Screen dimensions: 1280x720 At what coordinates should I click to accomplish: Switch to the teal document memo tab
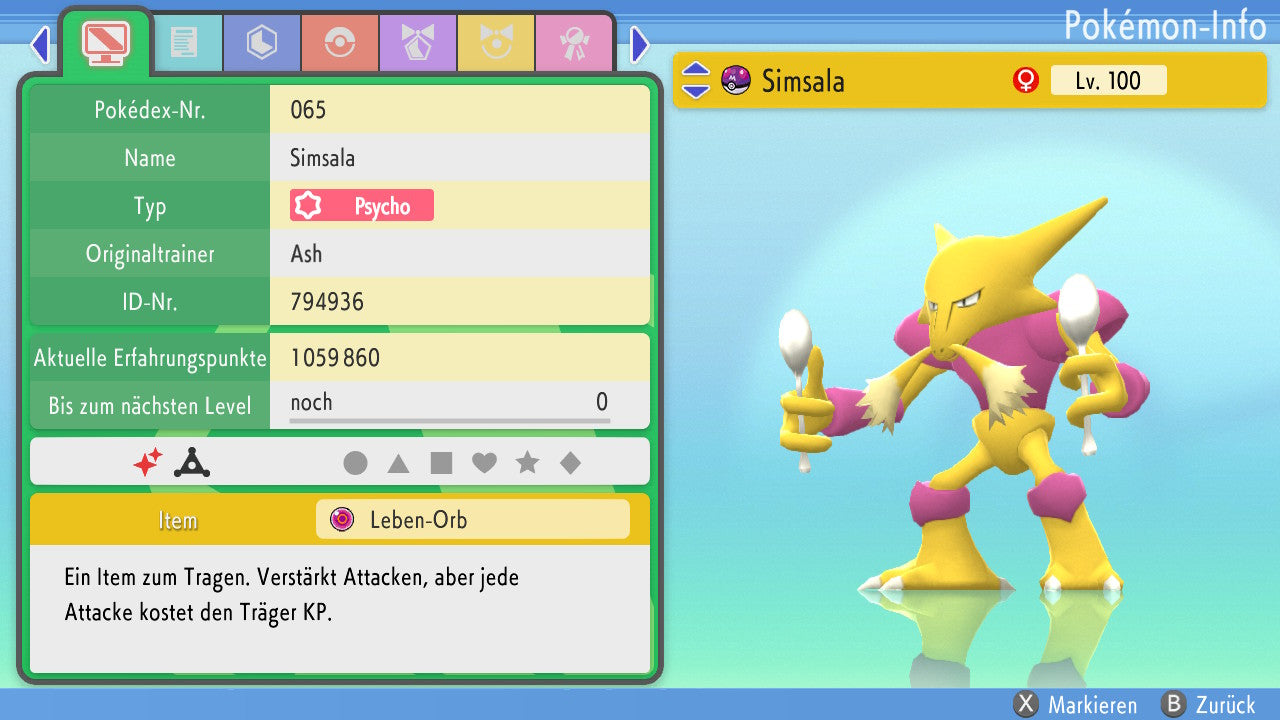point(183,43)
